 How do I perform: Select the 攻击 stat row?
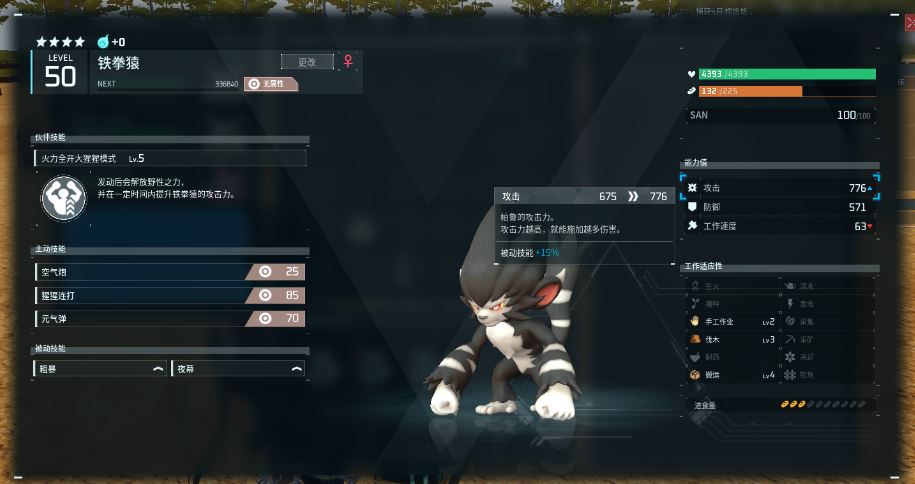779,188
